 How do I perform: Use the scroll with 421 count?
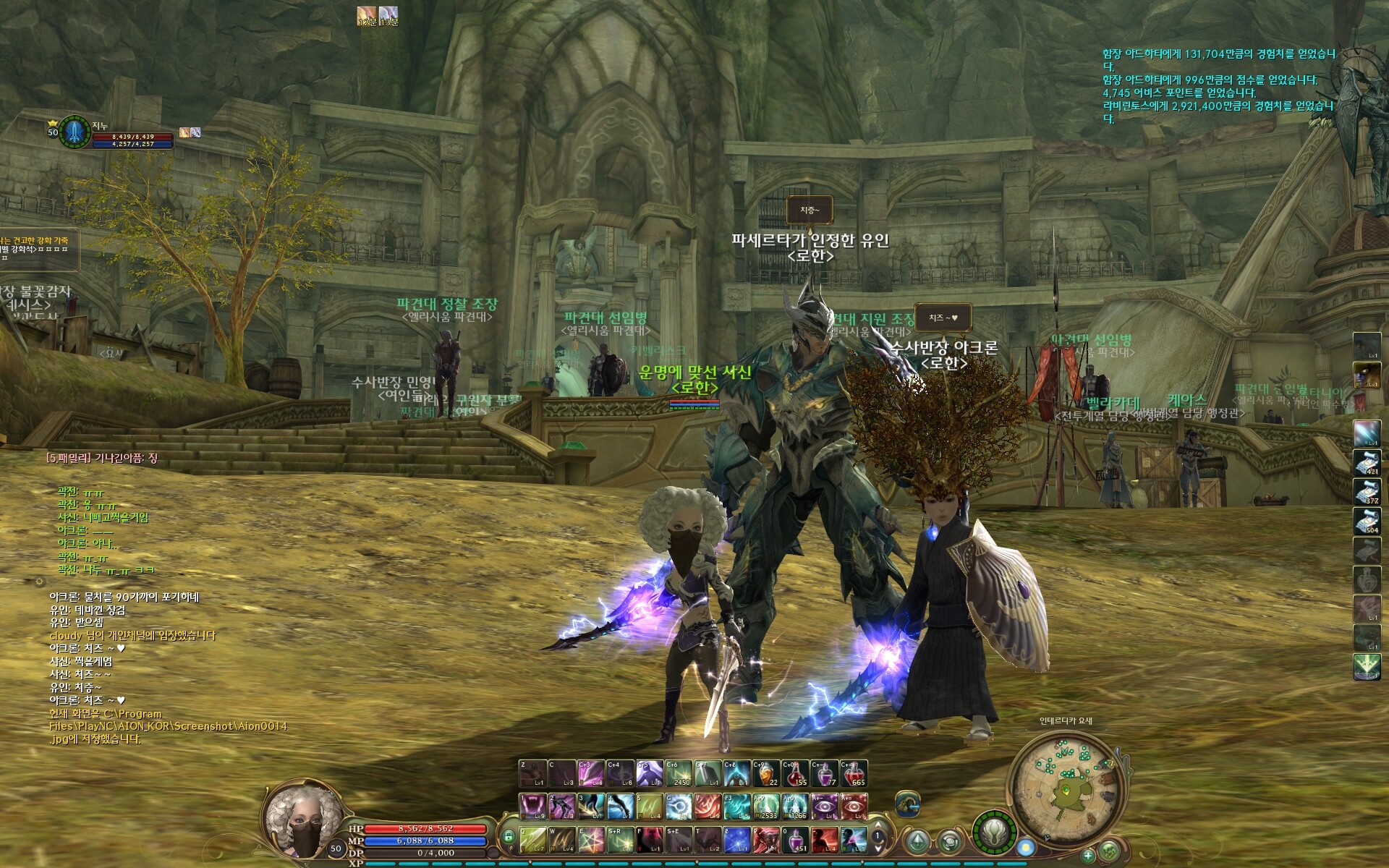point(1367,463)
